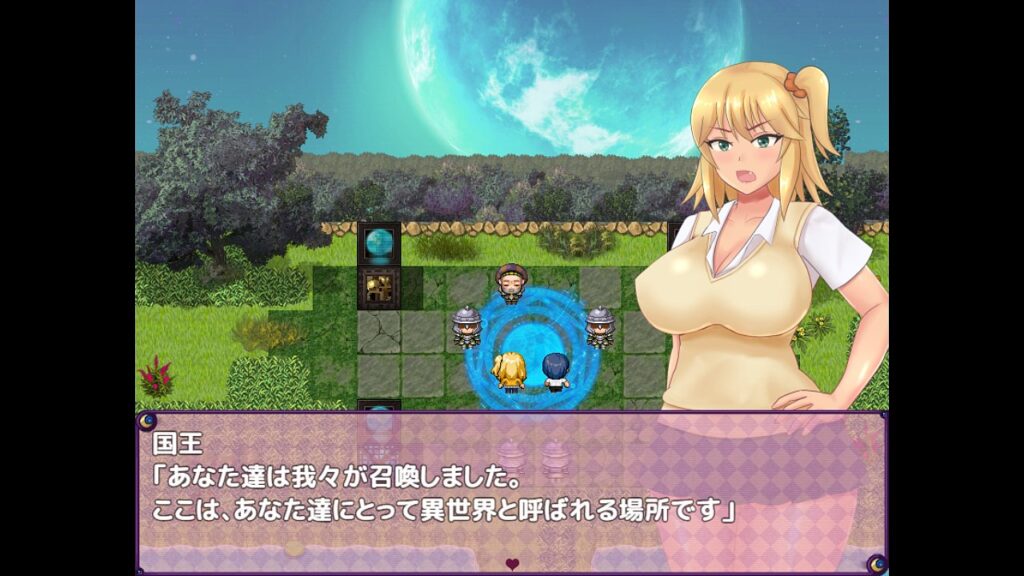1024x576 pixels.
Task: Click the heart continue indicator in dialogue box
Action: (512, 564)
